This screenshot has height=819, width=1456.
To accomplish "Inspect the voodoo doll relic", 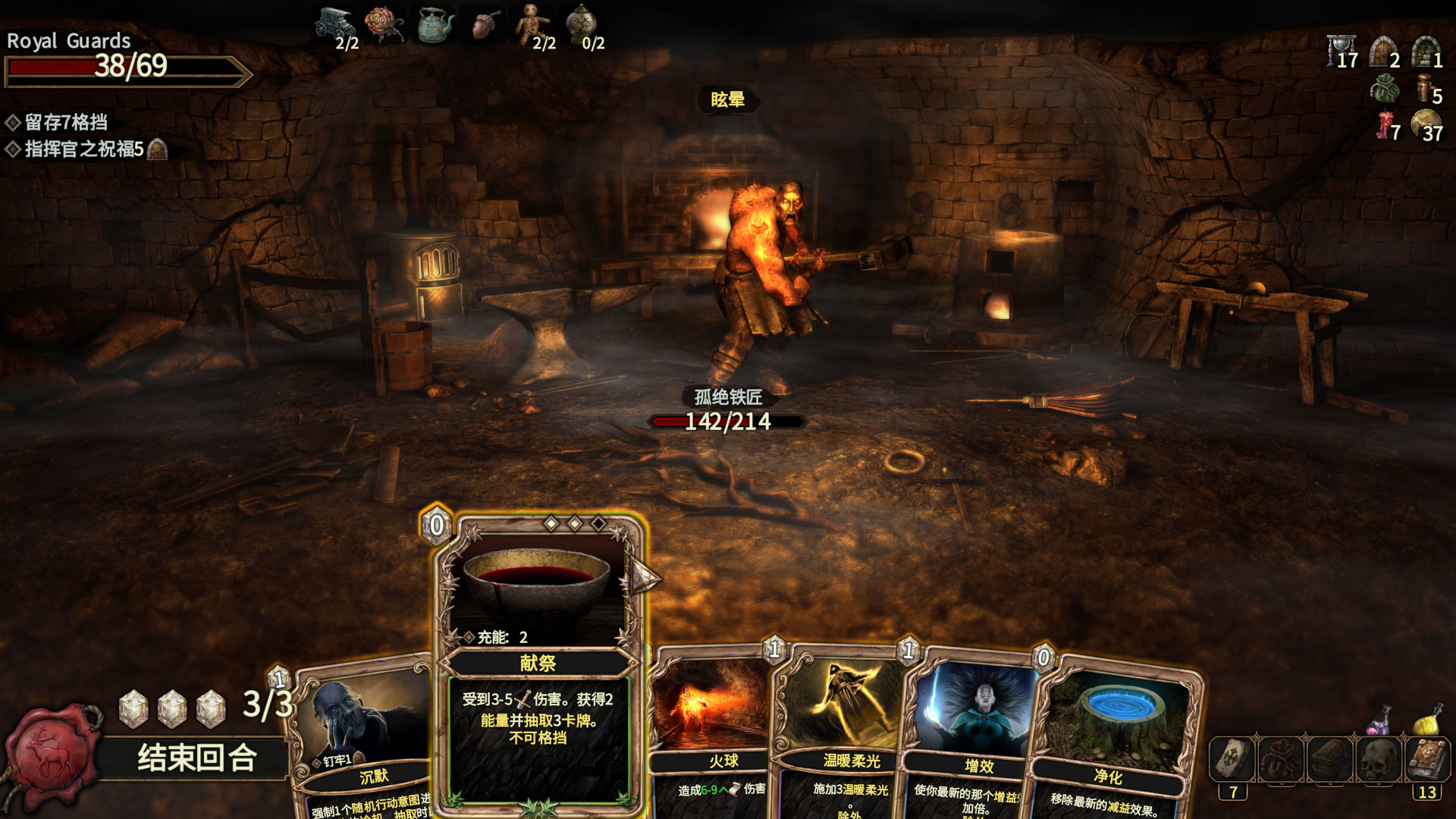I will (x=533, y=24).
